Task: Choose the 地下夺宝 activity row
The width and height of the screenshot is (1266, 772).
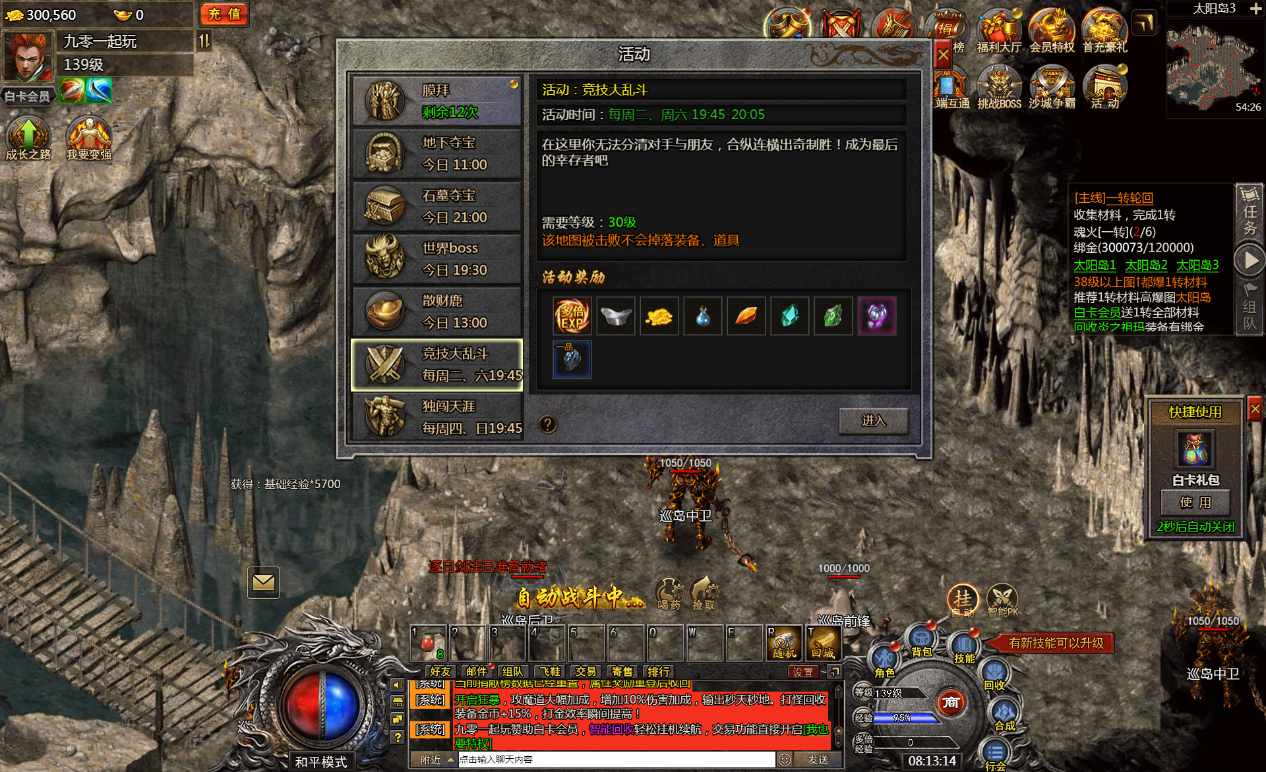Action: coord(436,153)
